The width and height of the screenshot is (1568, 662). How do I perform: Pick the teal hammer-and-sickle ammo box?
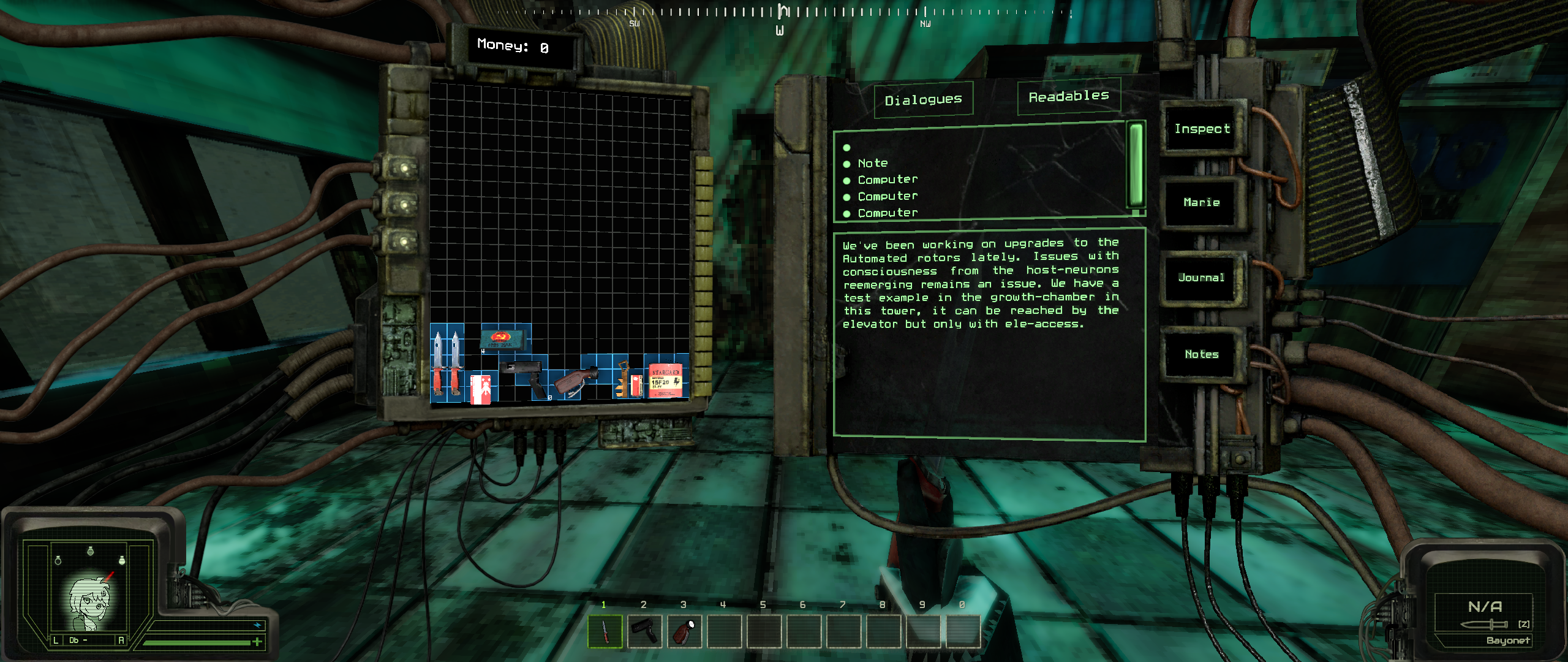click(503, 339)
